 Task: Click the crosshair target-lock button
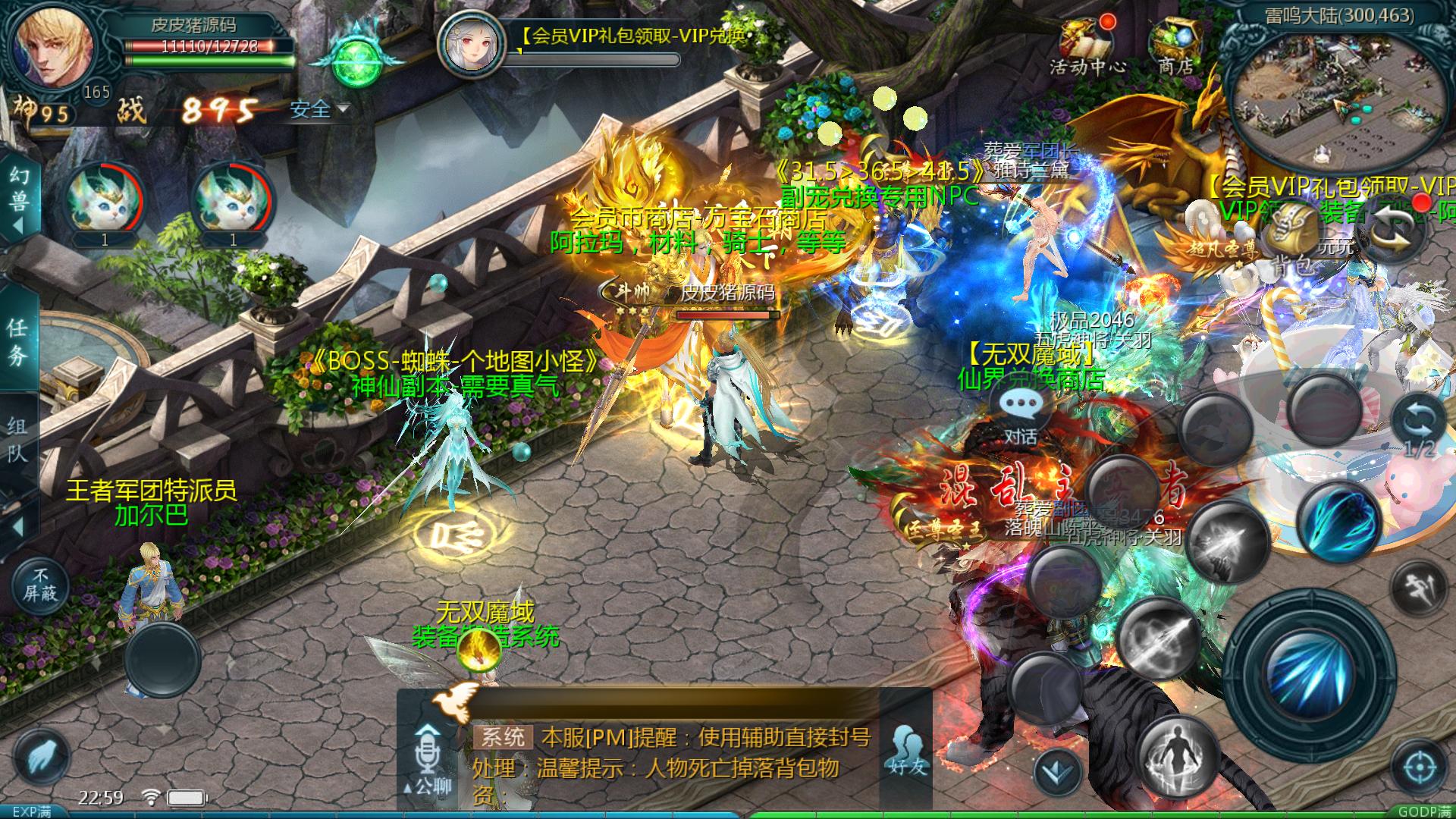tap(1420, 767)
